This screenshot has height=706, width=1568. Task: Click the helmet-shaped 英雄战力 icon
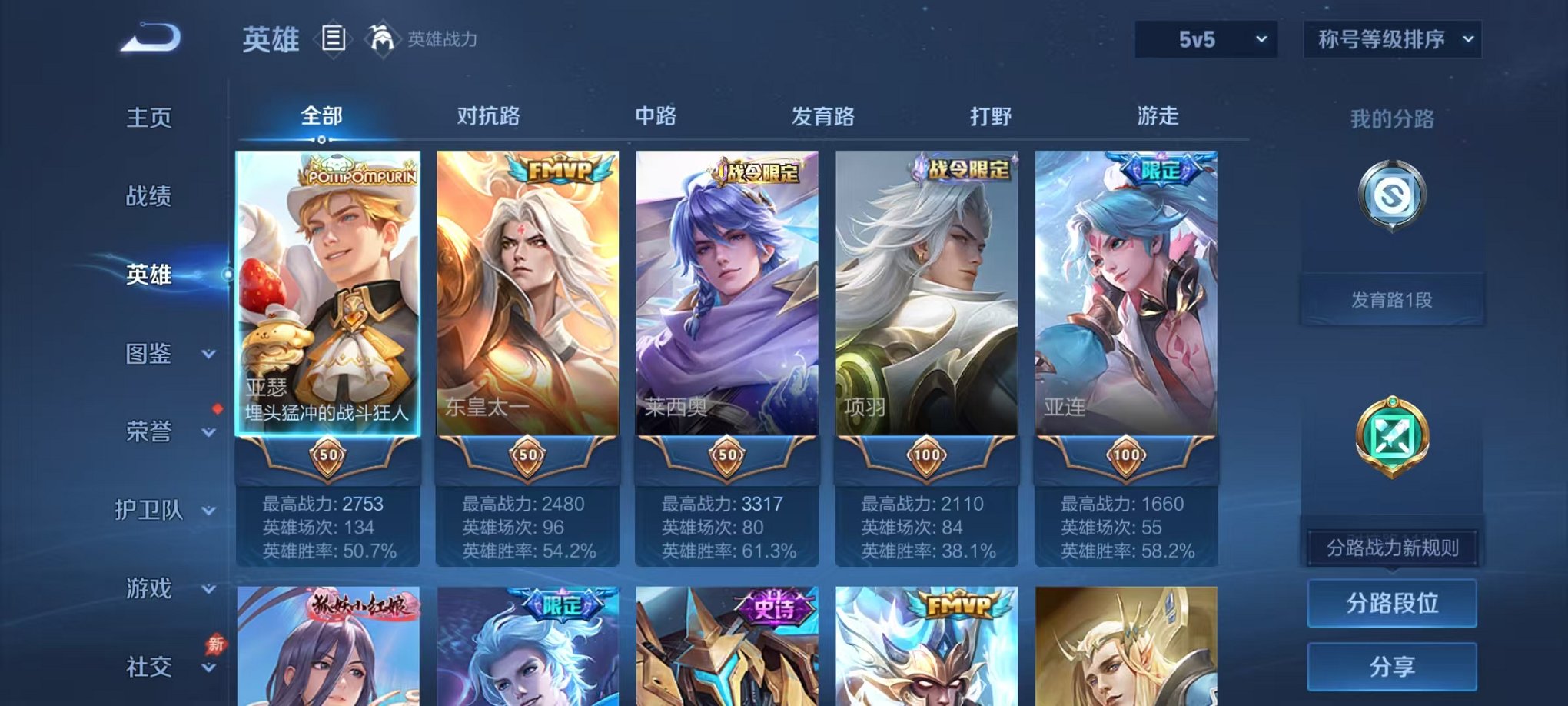381,38
